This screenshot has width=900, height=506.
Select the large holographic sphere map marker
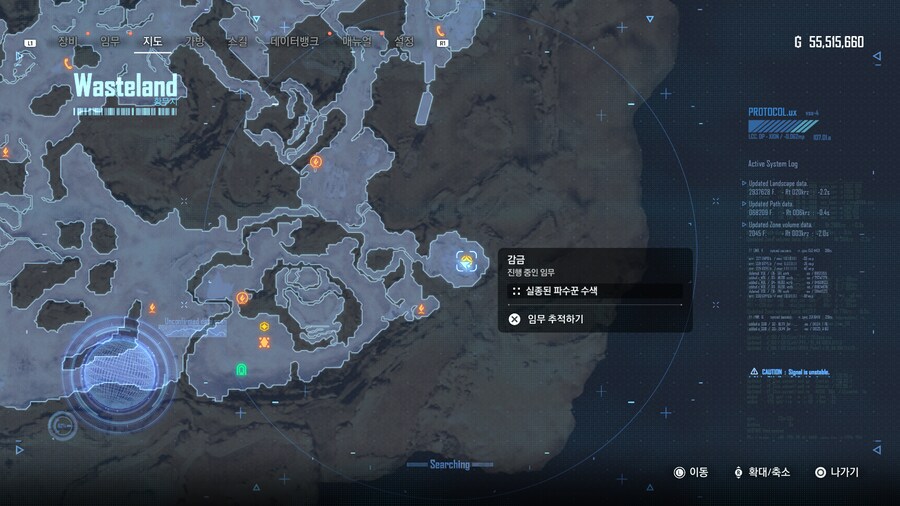point(110,375)
